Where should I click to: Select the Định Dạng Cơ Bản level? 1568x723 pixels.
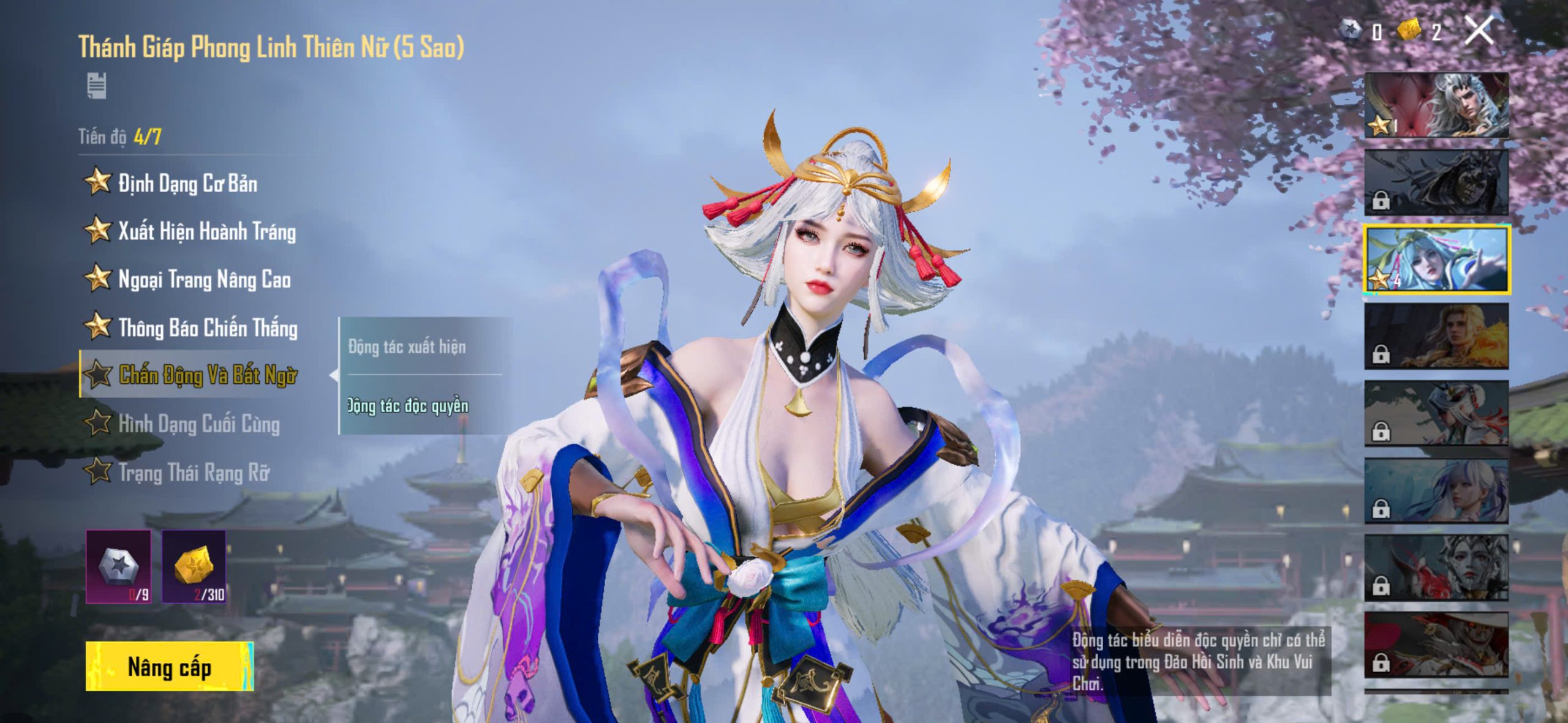pos(187,183)
